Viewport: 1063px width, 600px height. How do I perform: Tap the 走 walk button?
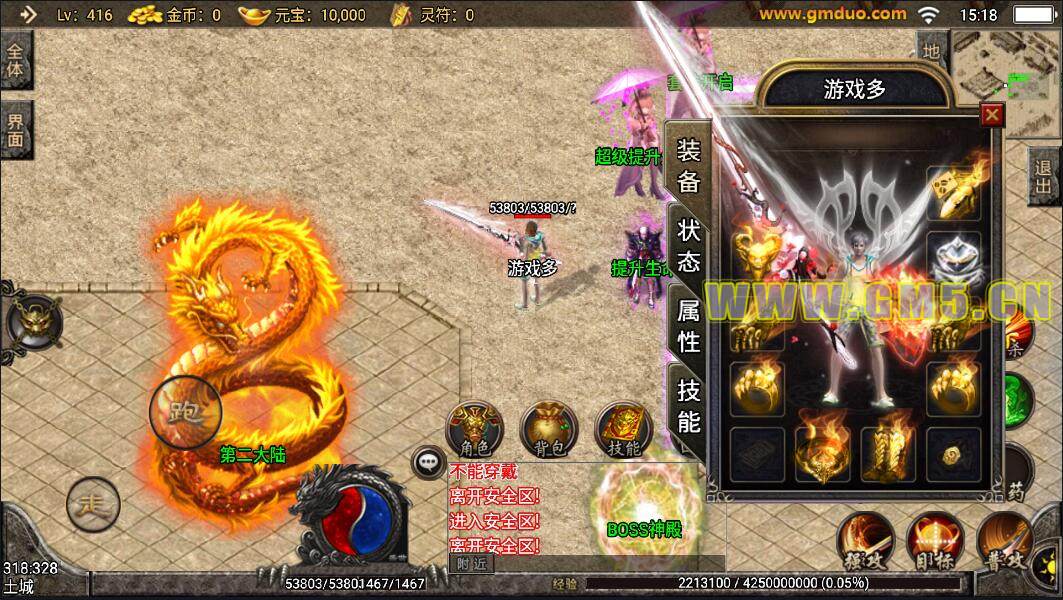click(93, 504)
